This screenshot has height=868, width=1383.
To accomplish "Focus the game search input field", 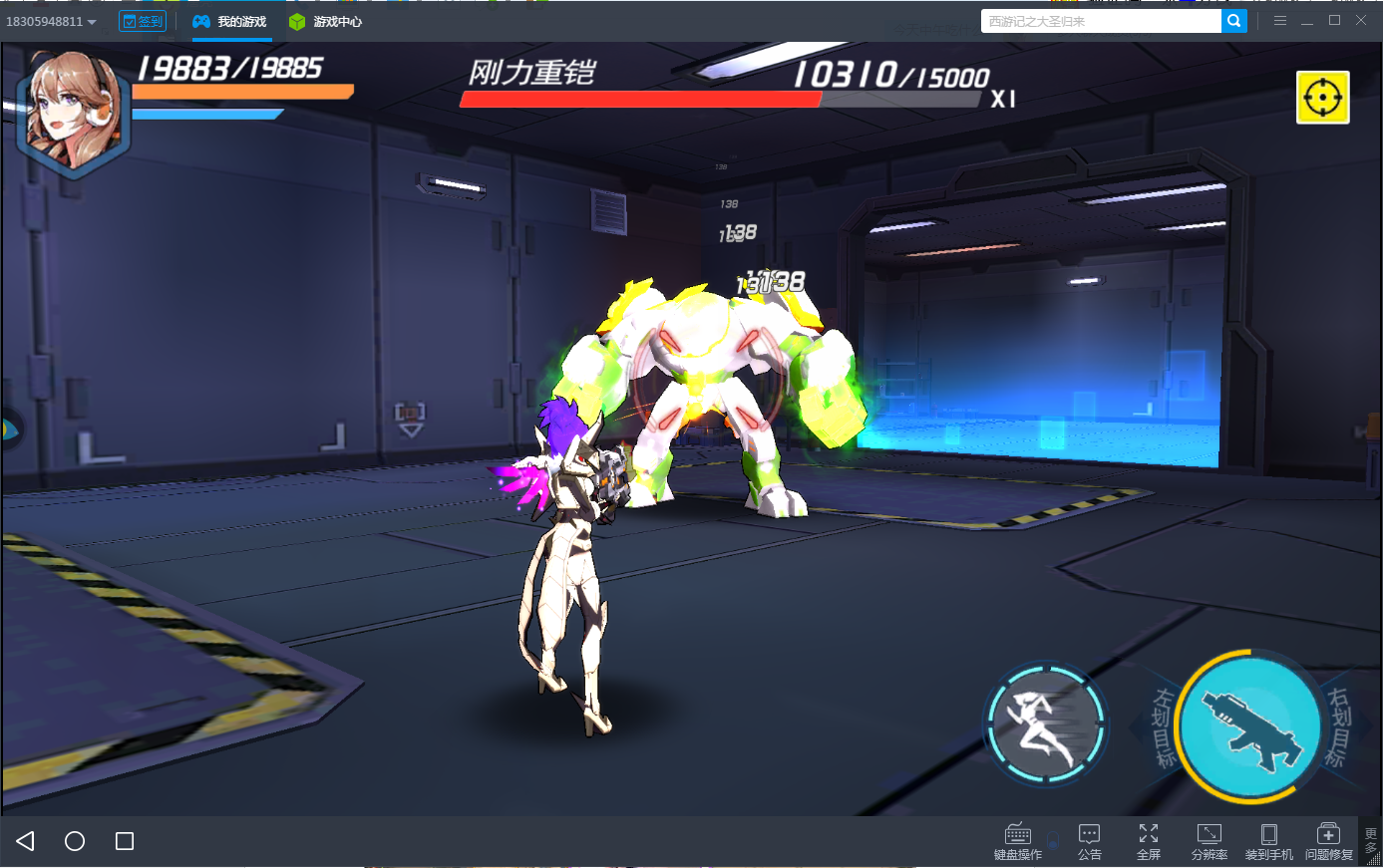I will tap(1100, 21).
